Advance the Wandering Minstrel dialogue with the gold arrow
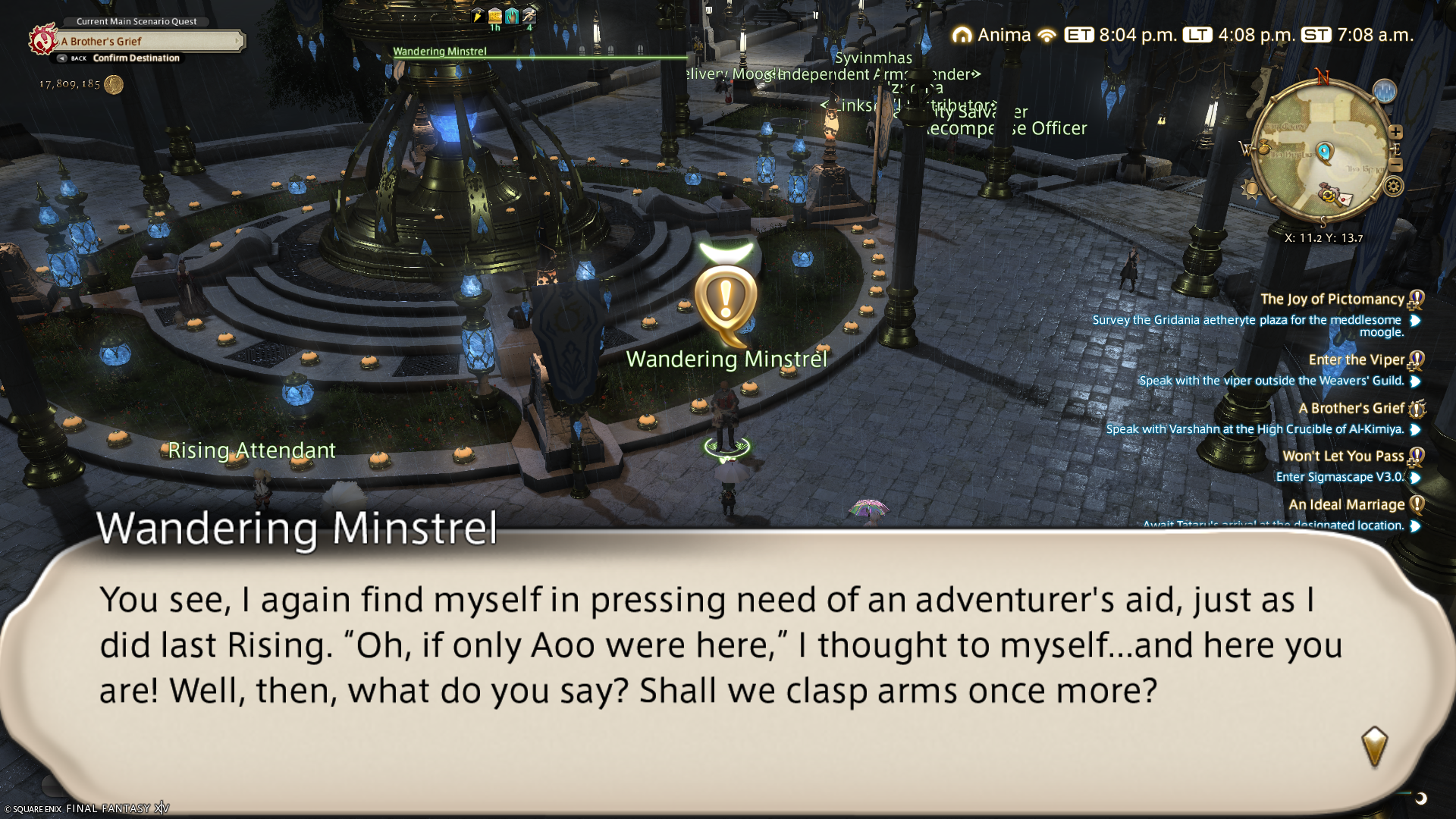The height and width of the screenshot is (819, 1456). (1374, 745)
